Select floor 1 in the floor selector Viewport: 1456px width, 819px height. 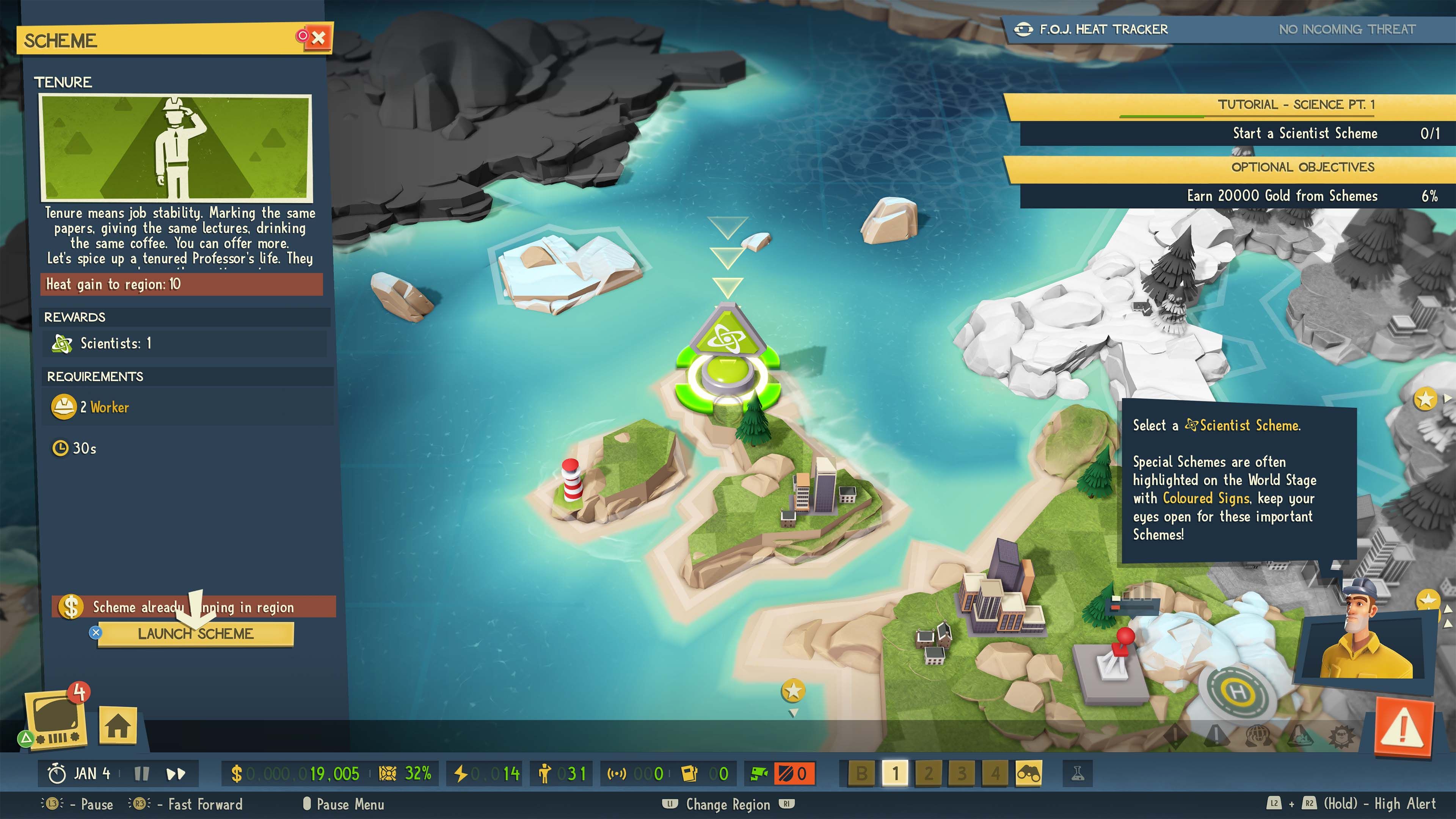(895, 773)
